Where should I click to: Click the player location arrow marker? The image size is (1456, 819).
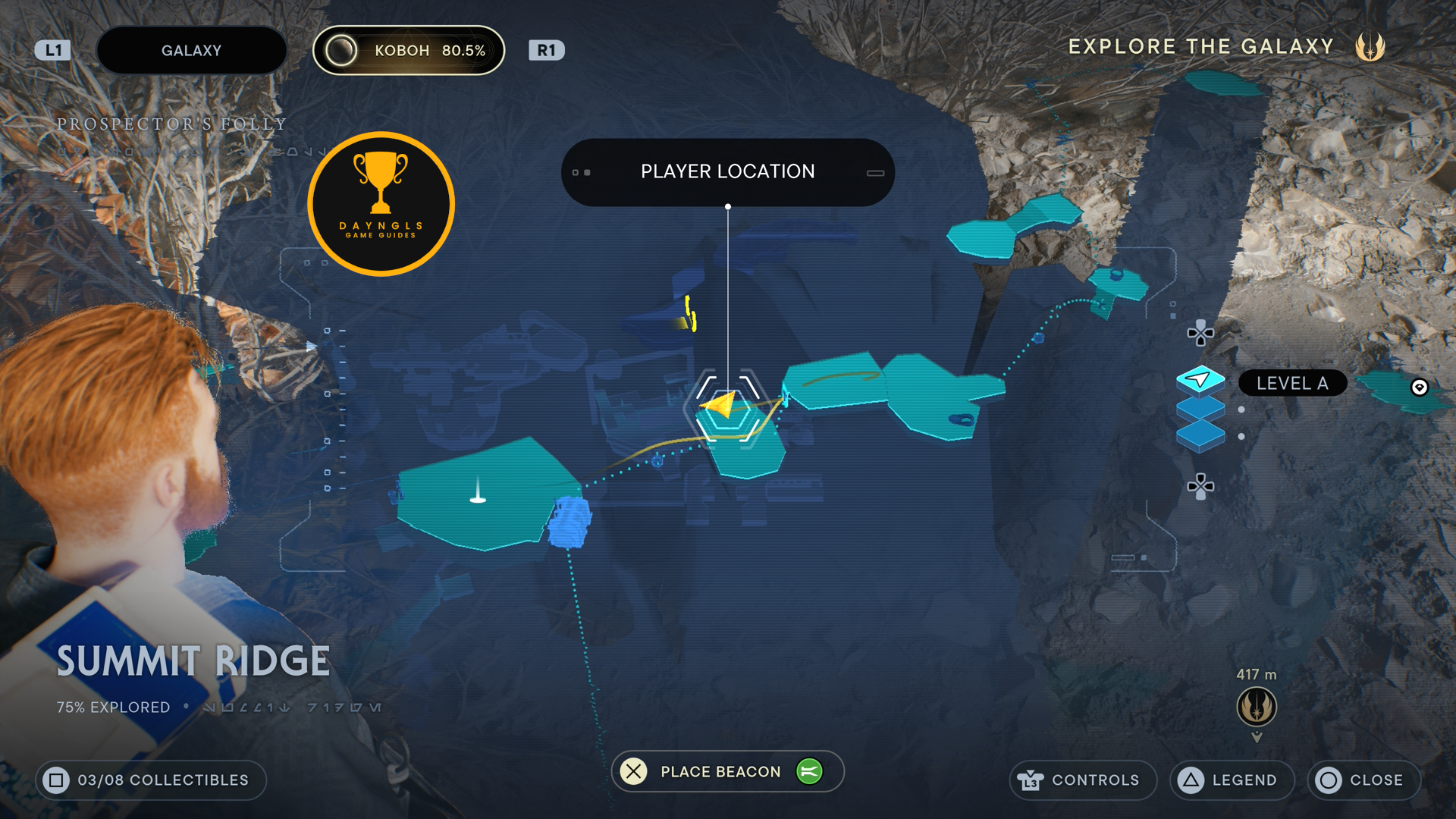point(721,405)
